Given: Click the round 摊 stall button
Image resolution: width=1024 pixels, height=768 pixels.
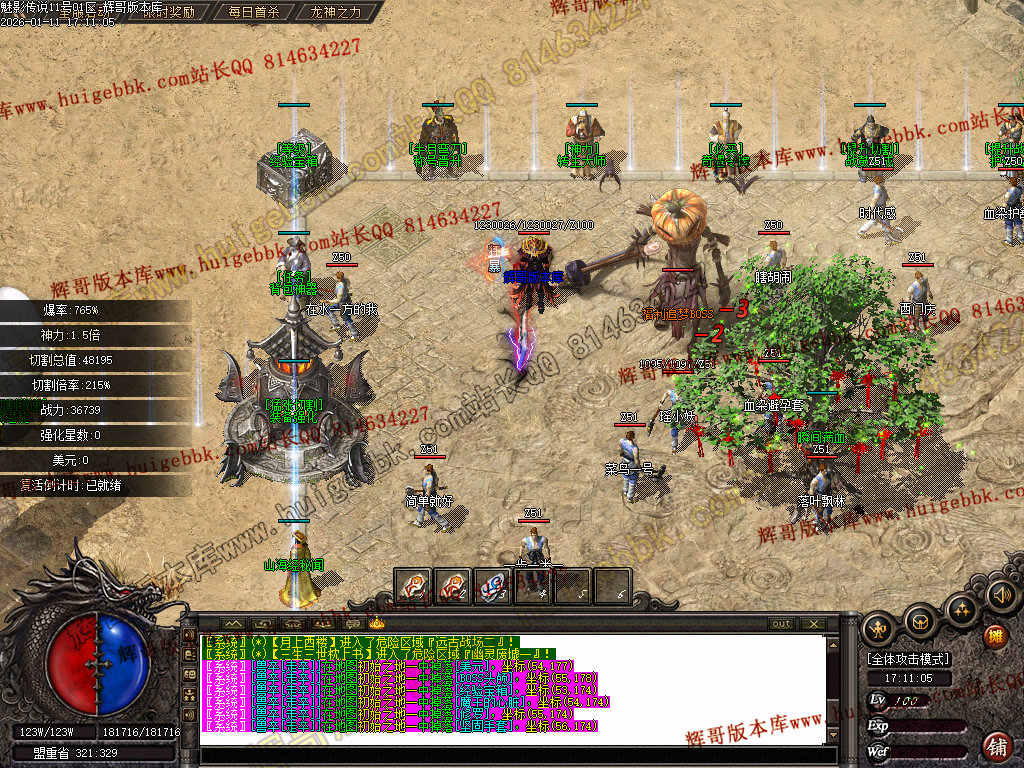Looking at the screenshot, I should [x=994, y=636].
